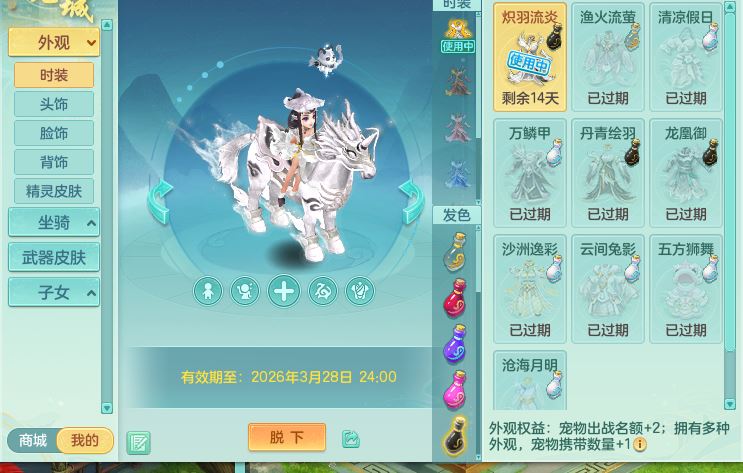
Task: Choose the 脸饰 category
Action: pos(54,133)
